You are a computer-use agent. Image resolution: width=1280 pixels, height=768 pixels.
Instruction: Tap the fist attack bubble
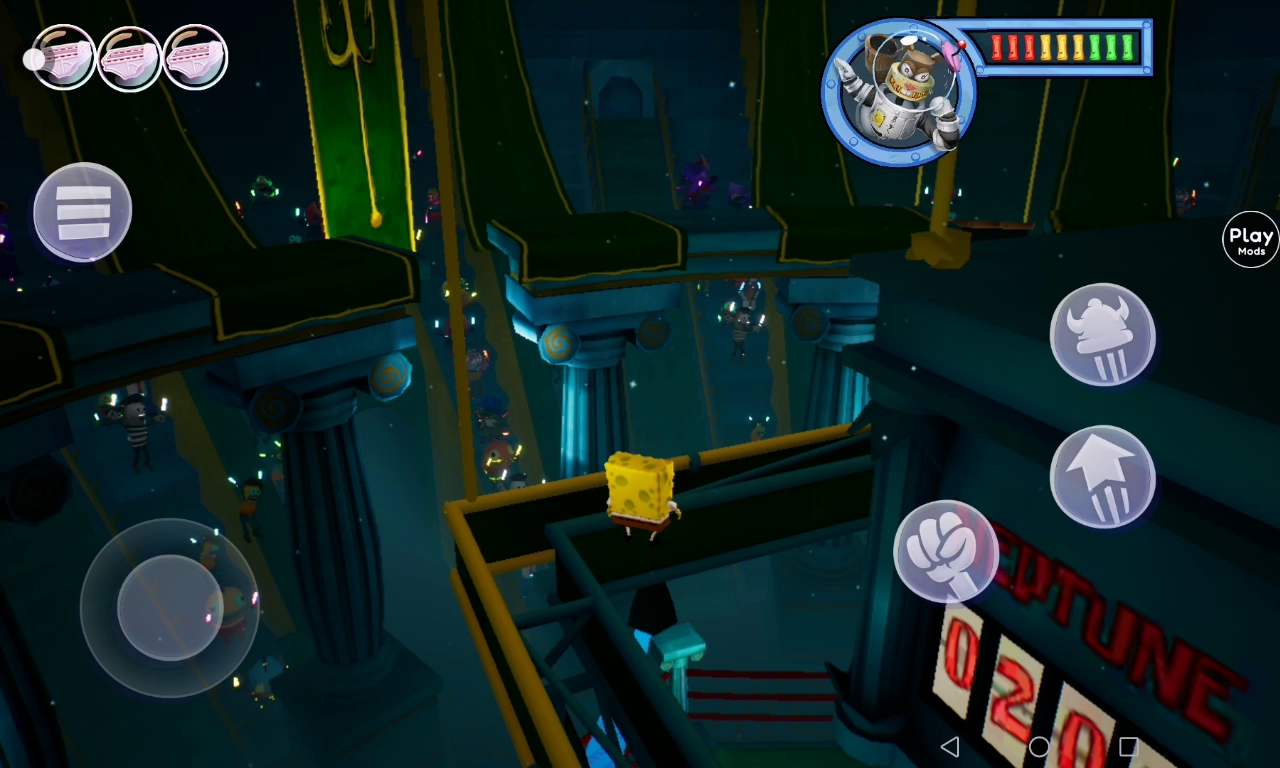tap(945, 551)
